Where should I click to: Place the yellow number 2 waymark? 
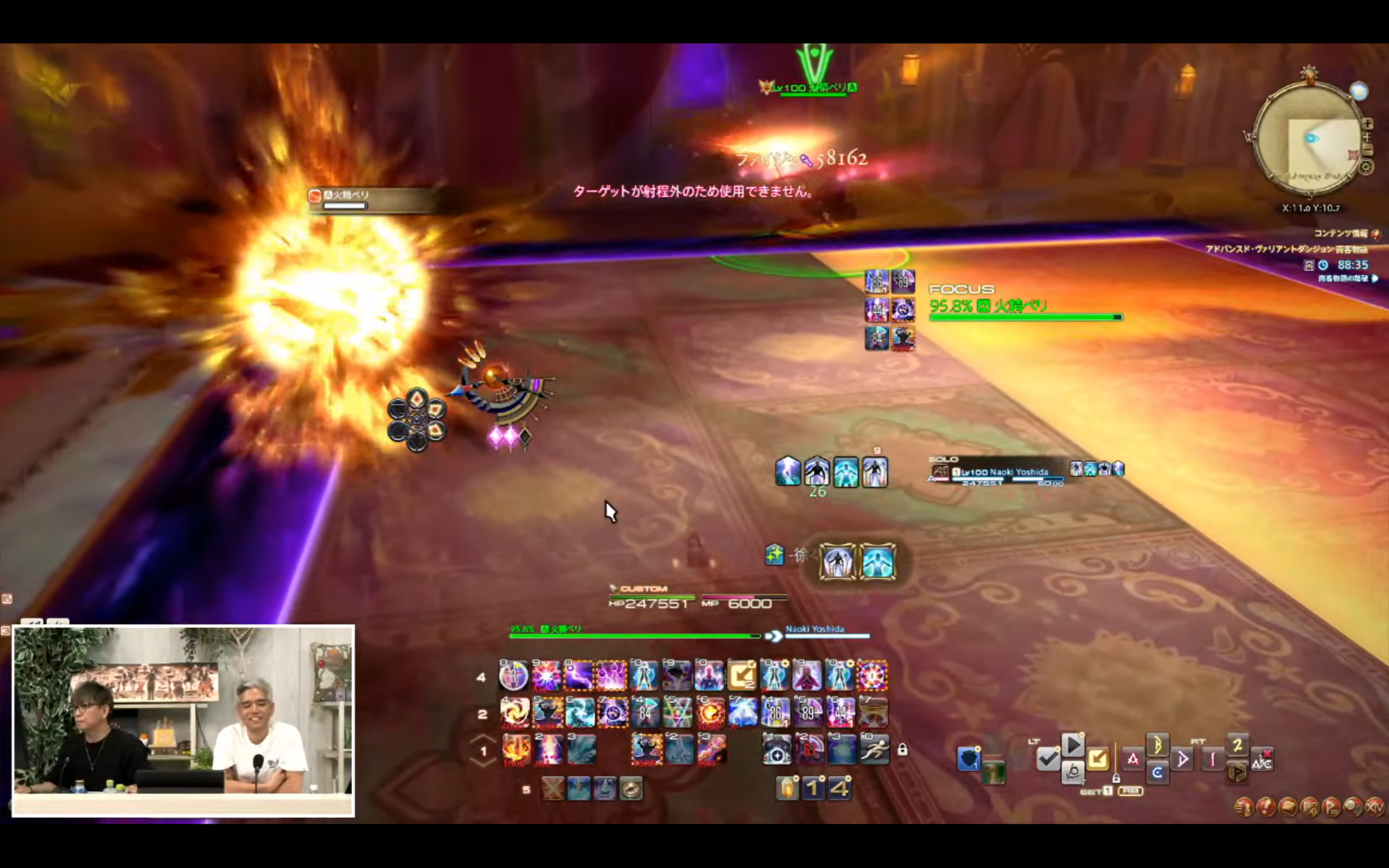(1237, 746)
